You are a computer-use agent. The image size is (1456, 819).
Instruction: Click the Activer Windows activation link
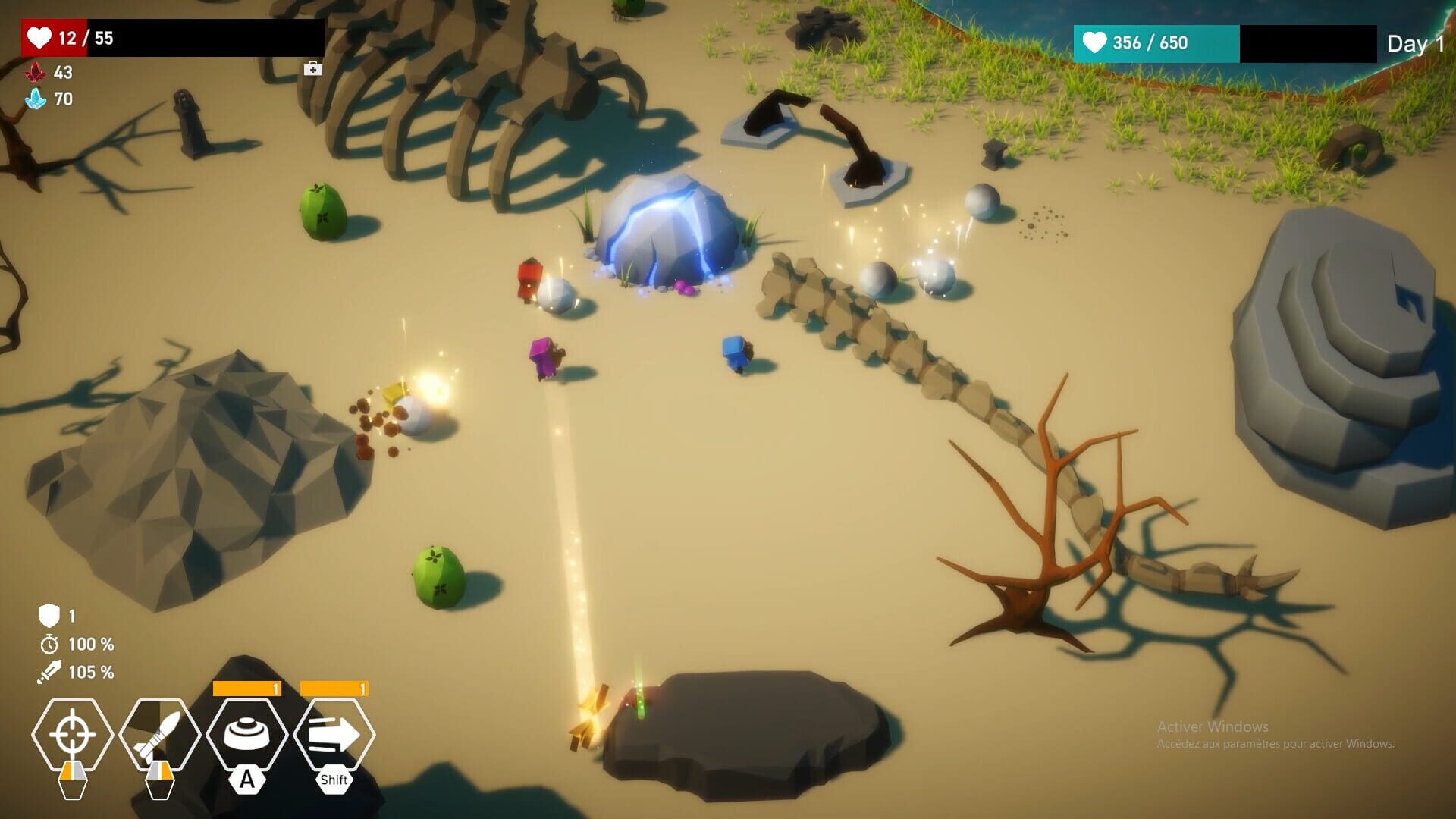(1211, 726)
